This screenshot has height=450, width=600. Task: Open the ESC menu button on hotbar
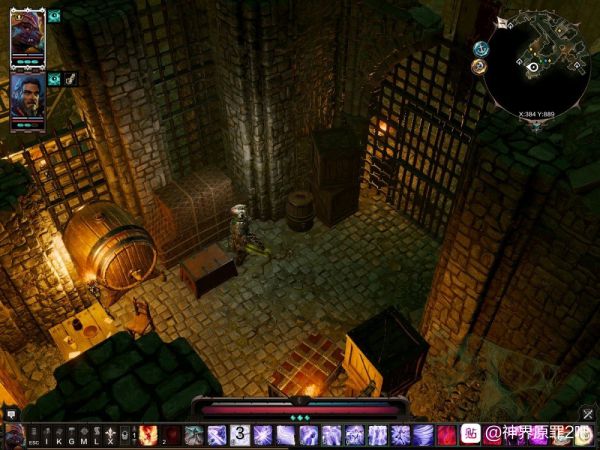[x=33, y=436]
